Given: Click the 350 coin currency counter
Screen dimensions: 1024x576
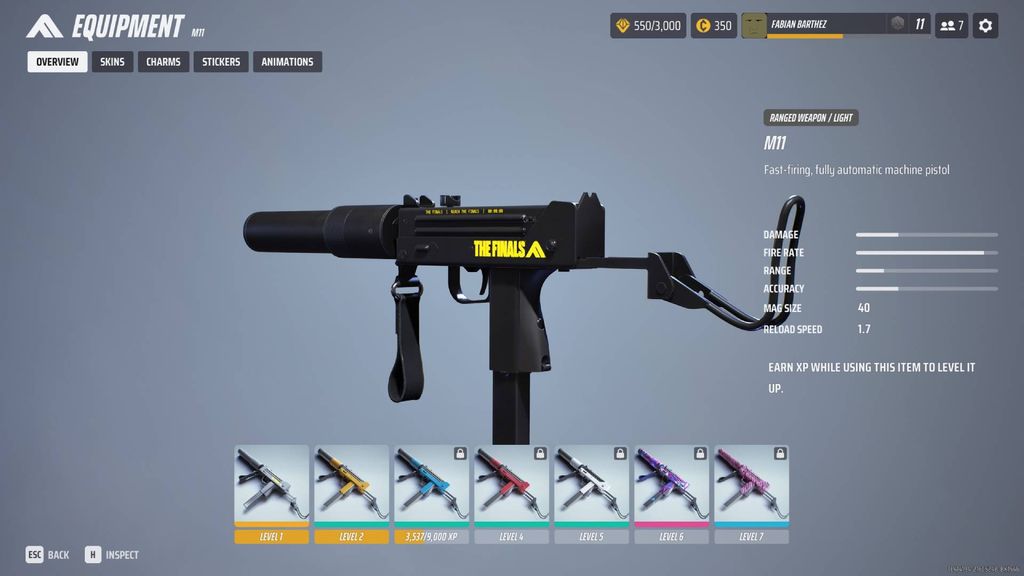Looking at the screenshot, I should (x=714, y=25).
